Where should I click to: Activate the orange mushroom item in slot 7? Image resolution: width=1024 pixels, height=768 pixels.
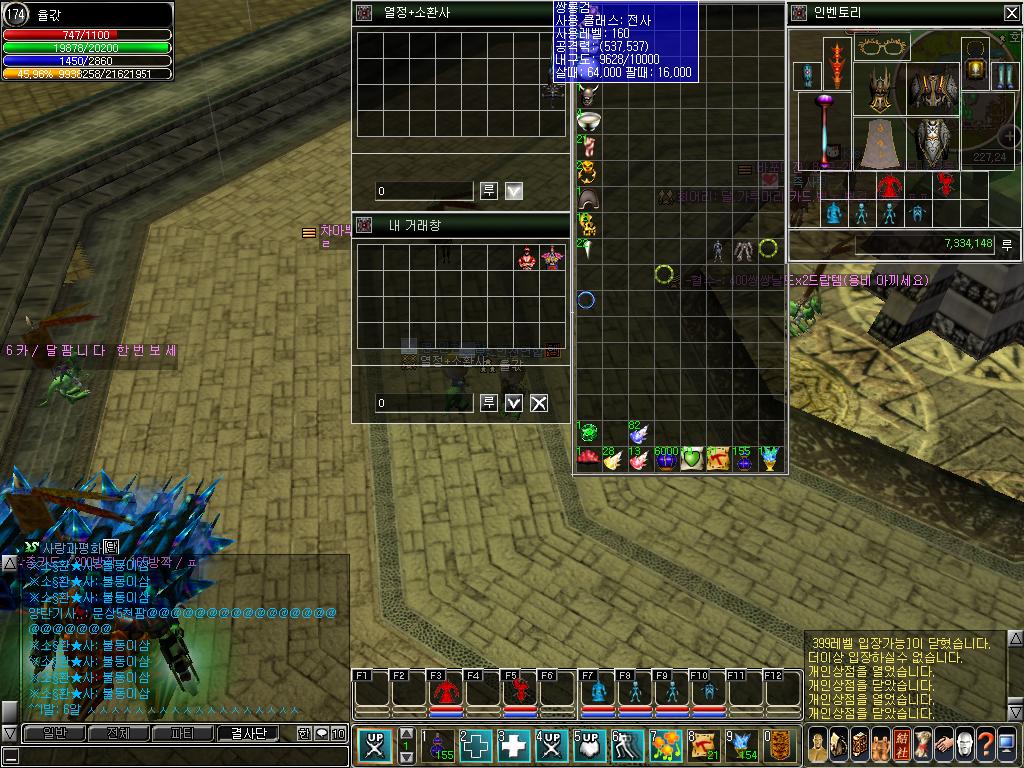(x=666, y=746)
